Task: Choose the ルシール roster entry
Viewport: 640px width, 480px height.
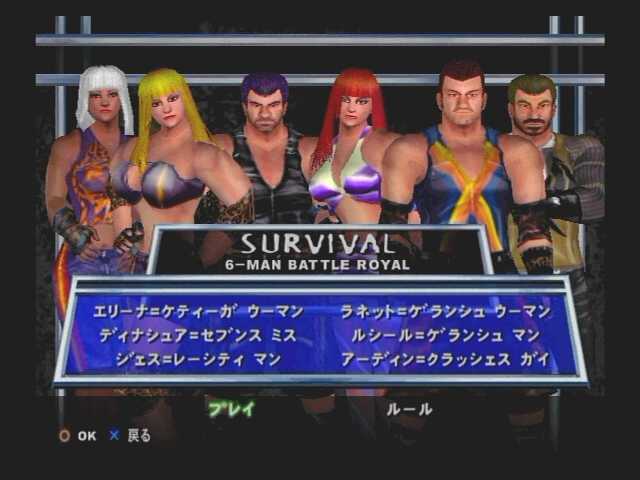Action: pyautogui.click(x=444, y=335)
